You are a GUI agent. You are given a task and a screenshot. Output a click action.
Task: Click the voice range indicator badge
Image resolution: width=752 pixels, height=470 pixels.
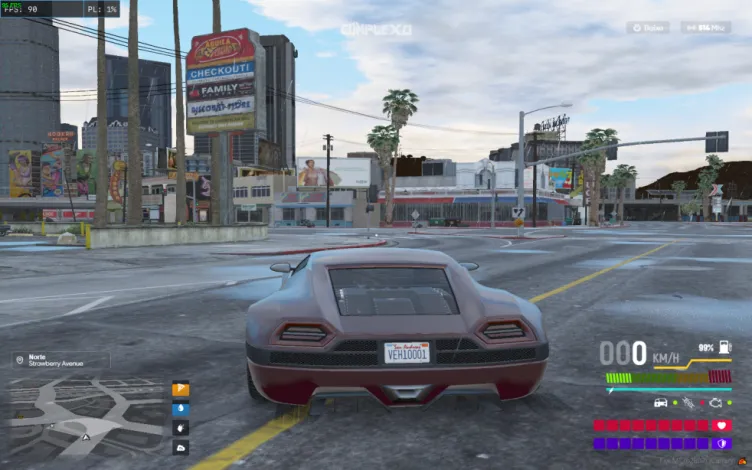coord(649,28)
